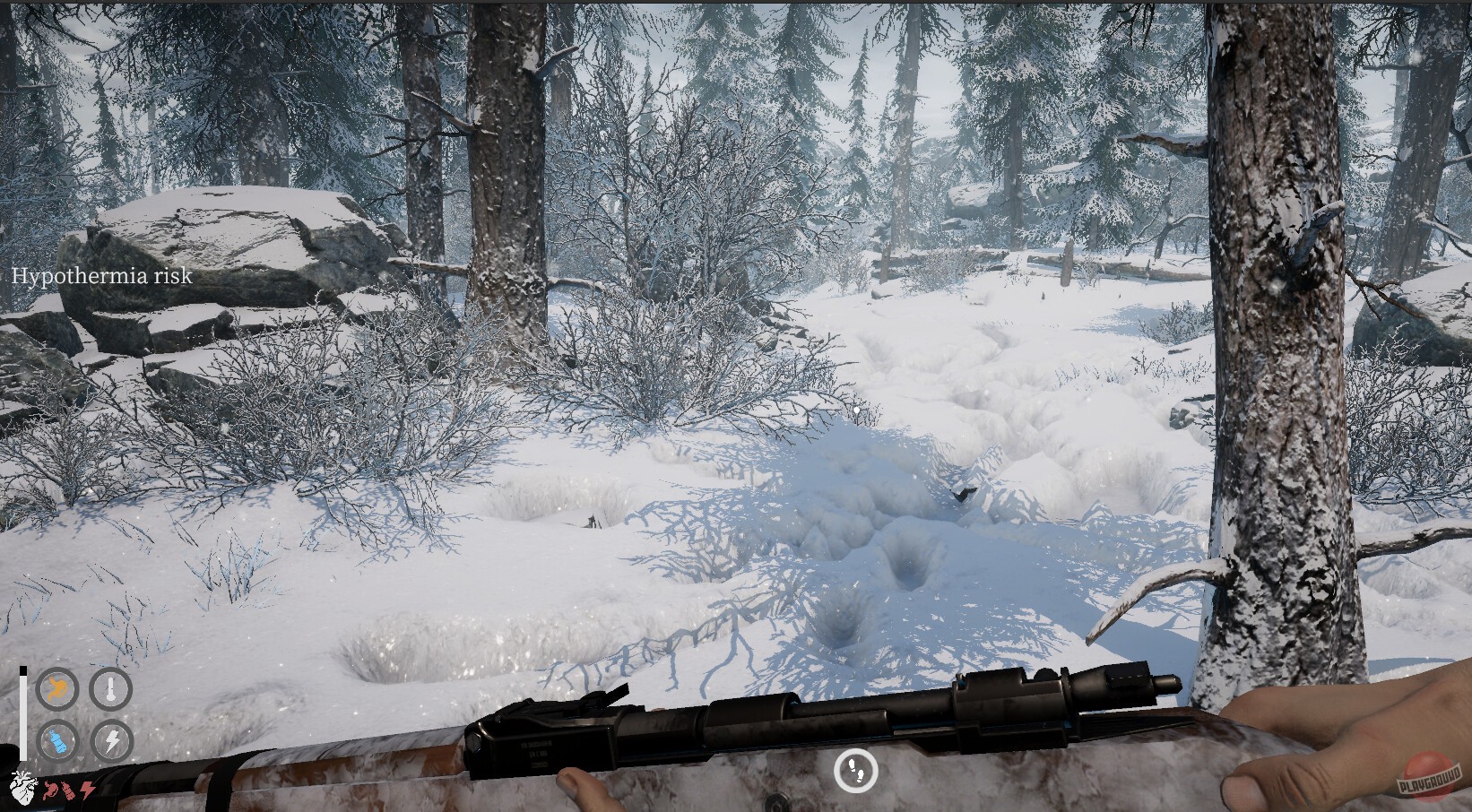
Task: Open the status indicator group
Action: [x=84, y=714]
